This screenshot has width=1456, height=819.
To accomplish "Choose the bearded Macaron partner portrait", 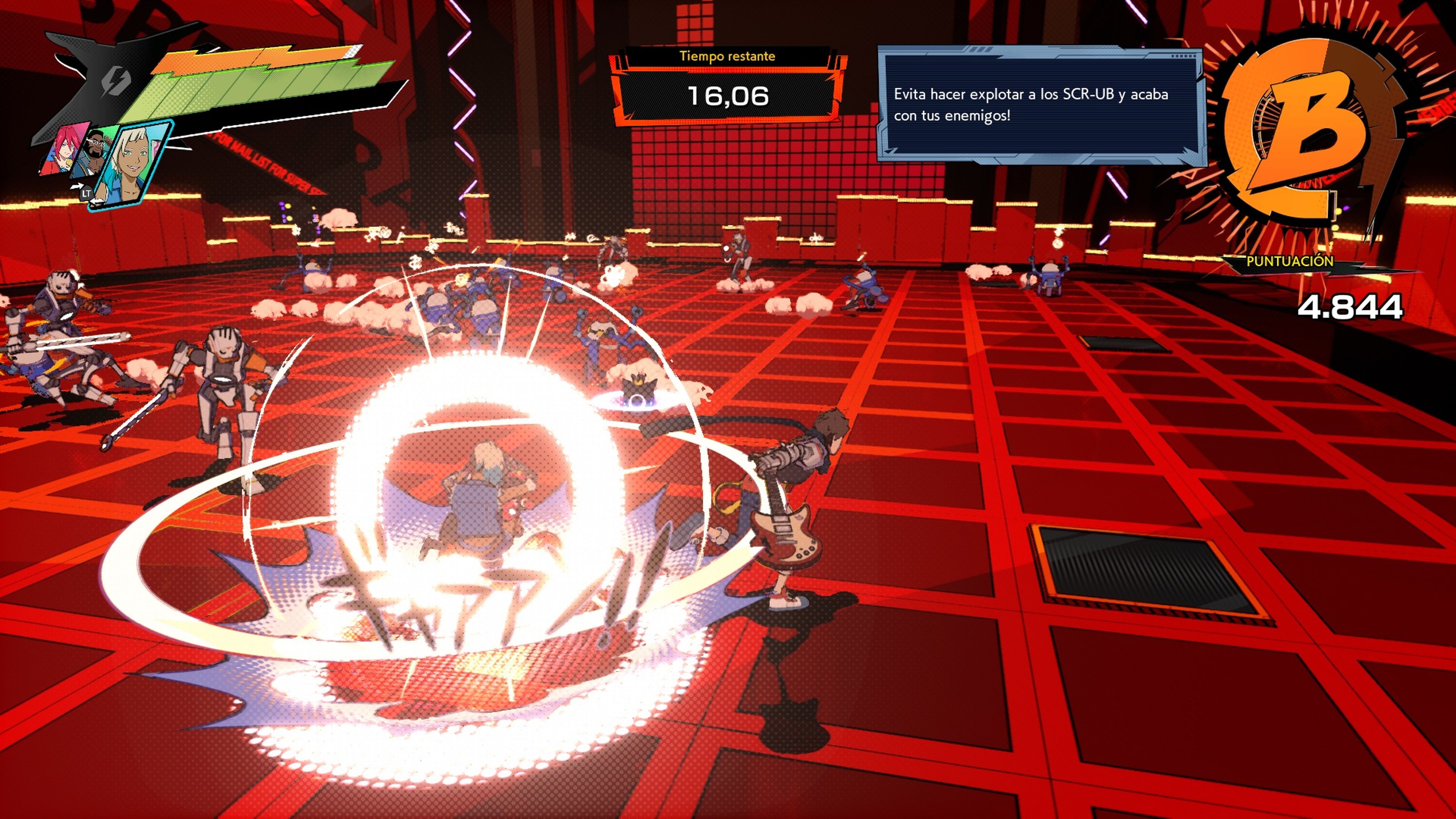I will [94, 153].
